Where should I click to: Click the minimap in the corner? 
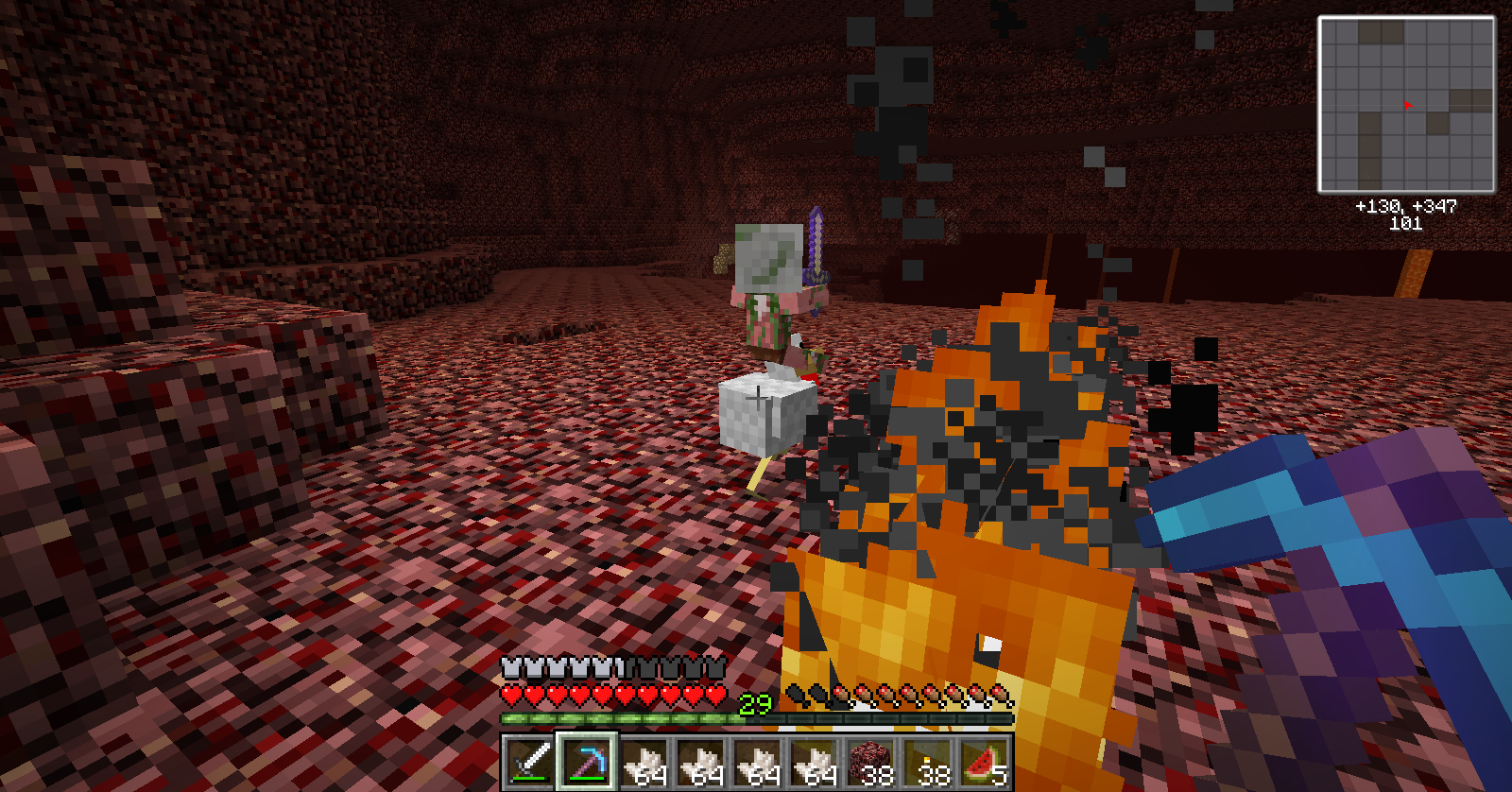tap(1406, 104)
